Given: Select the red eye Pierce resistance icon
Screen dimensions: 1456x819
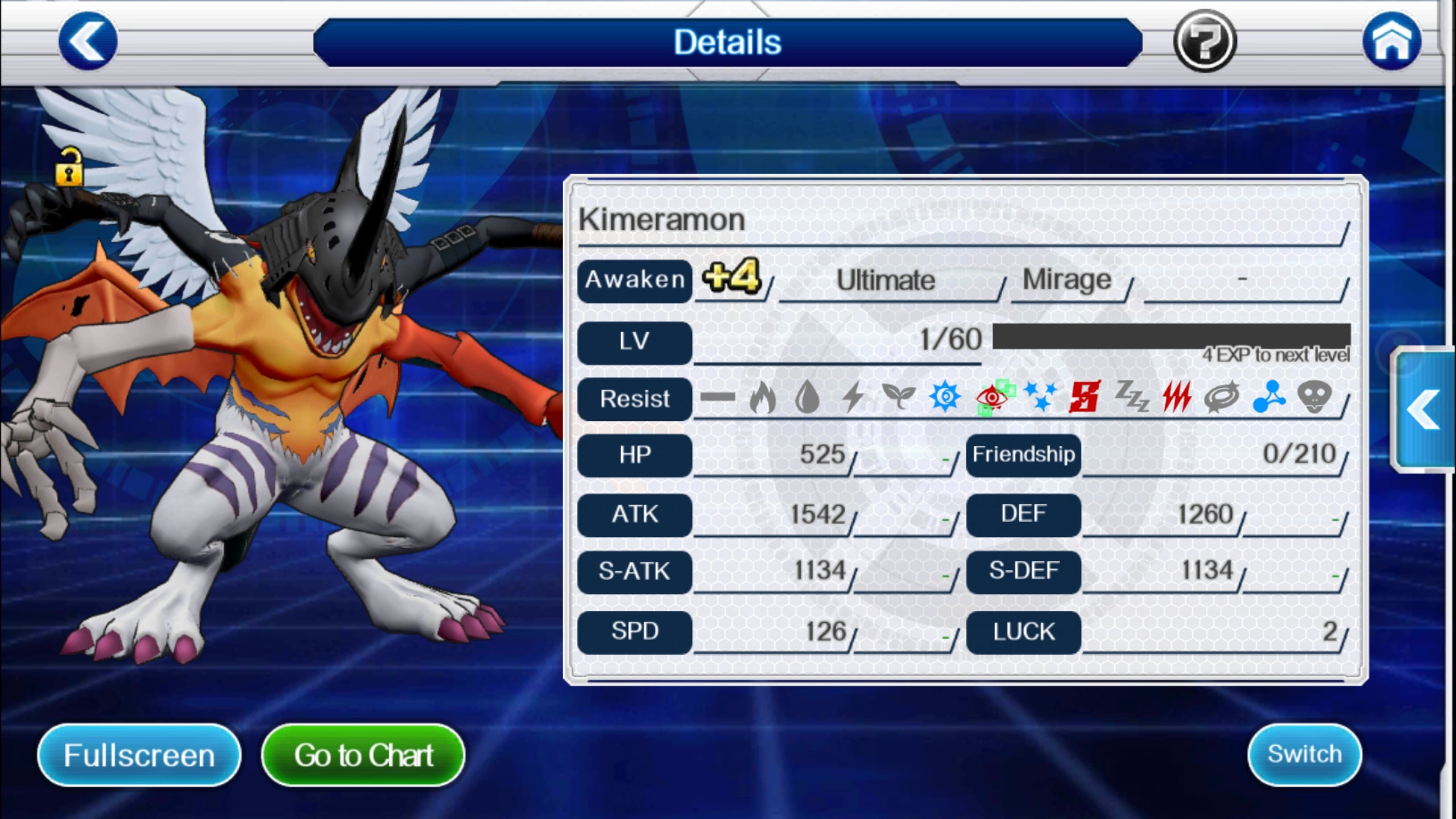Looking at the screenshot, I should coord(991,398).
